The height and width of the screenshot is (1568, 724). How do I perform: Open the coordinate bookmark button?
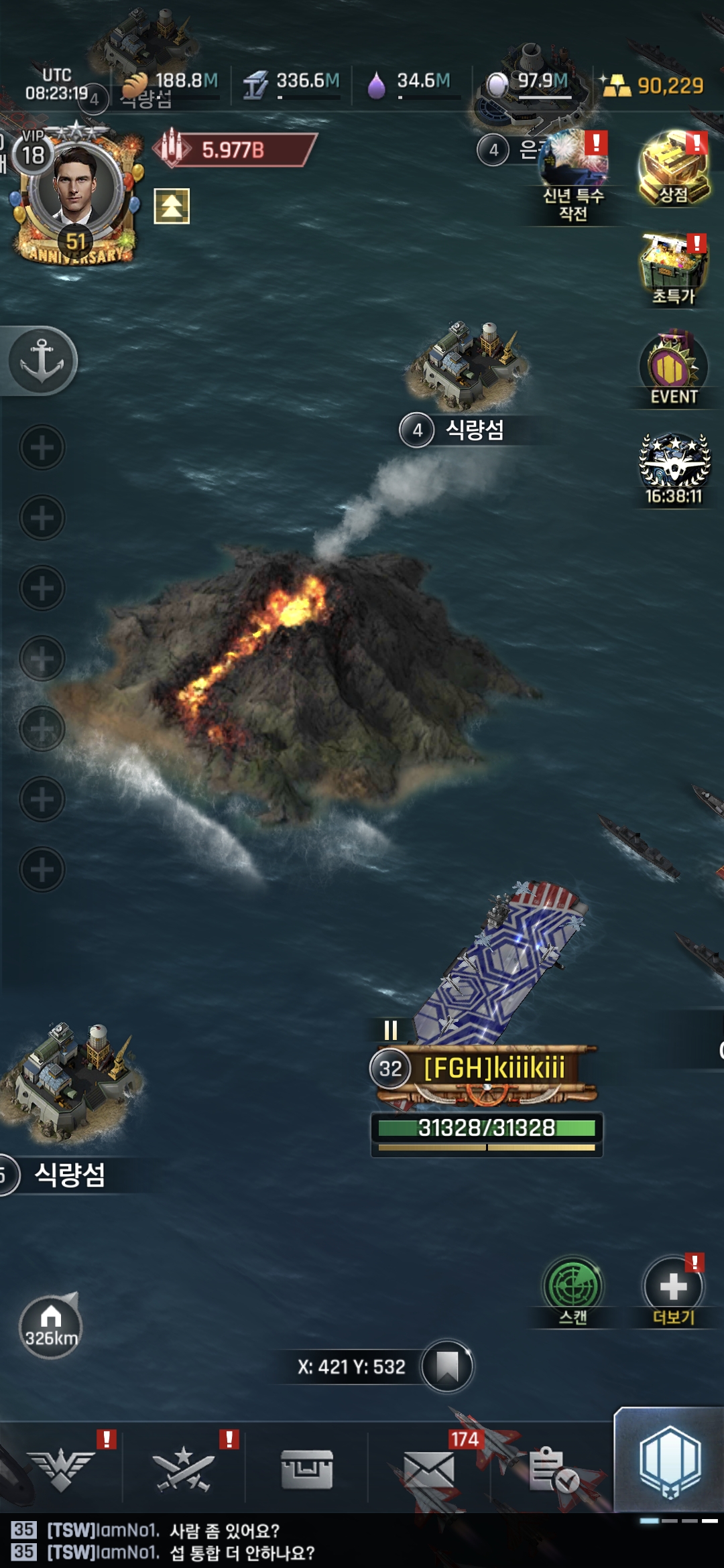(x=446, y=1366)
